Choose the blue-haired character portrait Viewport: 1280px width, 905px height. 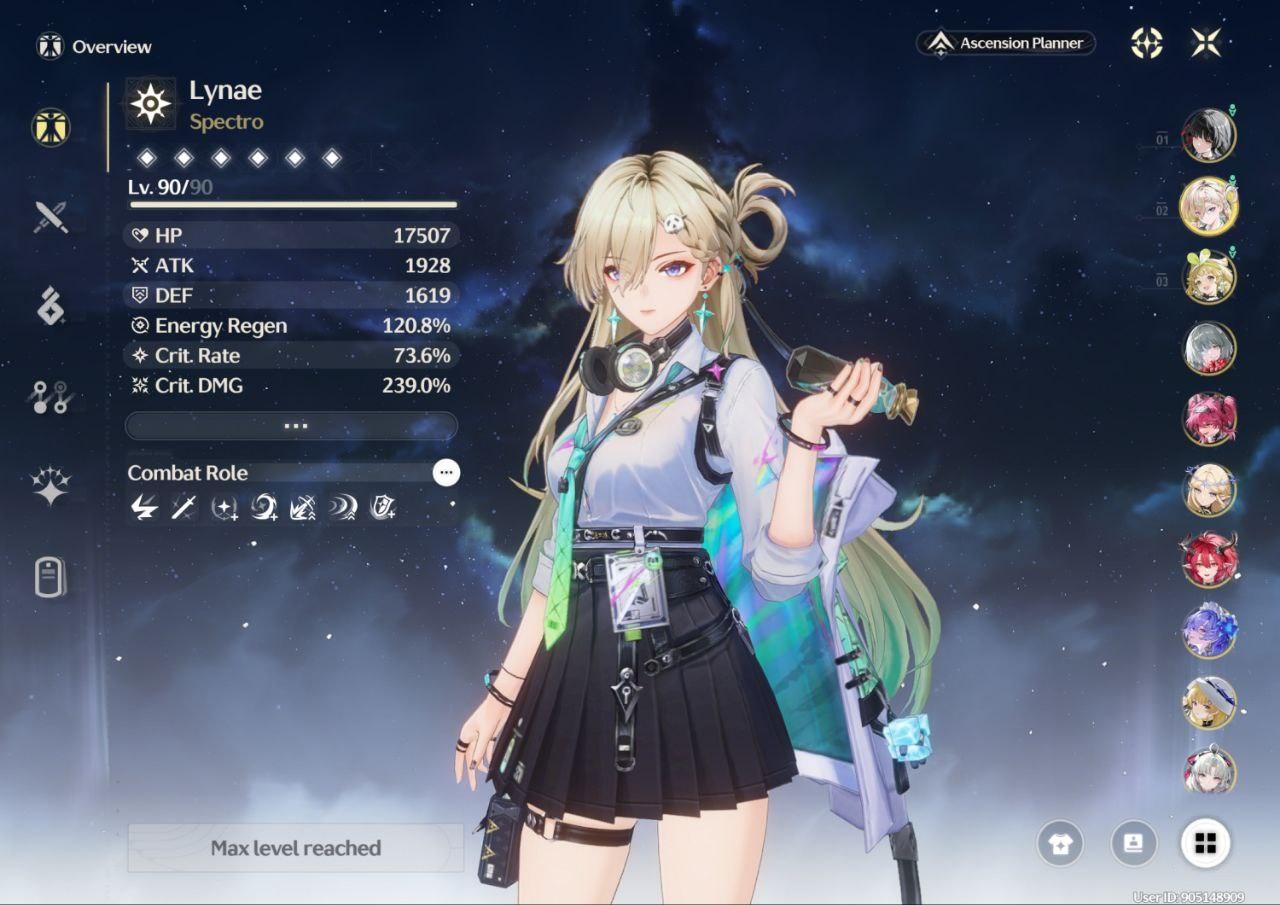[1209, 632]
